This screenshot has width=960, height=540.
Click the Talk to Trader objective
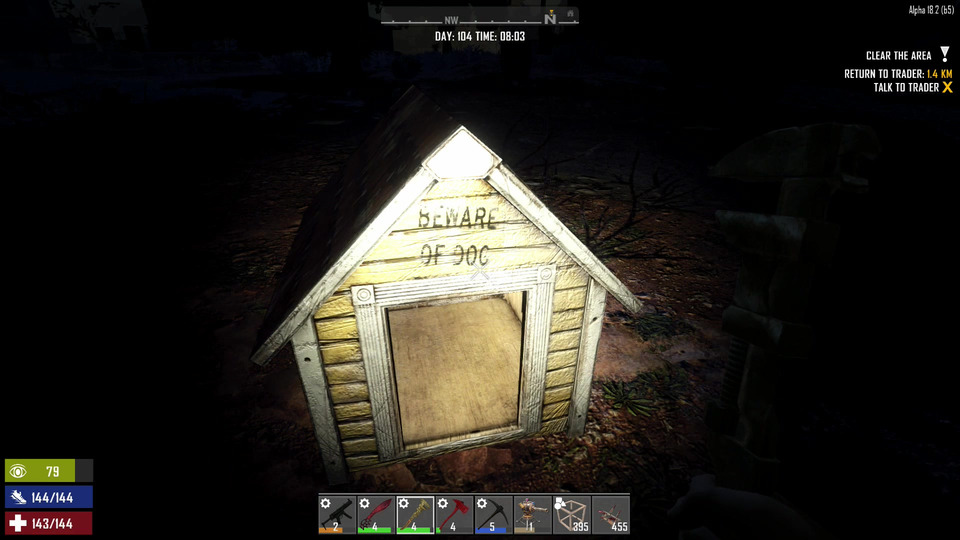coord(906,88)
